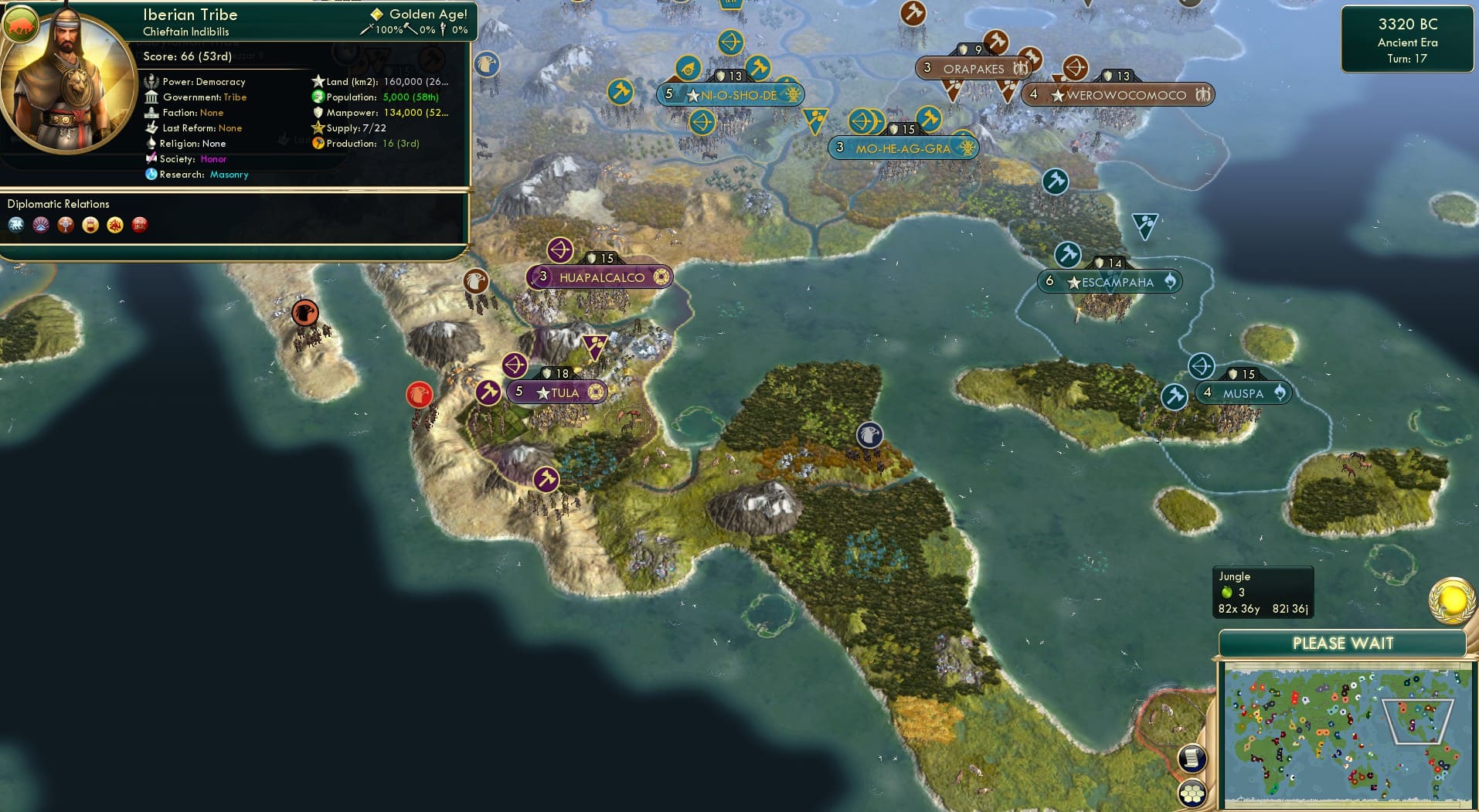The image size is (1479, 812).
Task: Open the first Diplomatic Relations civilization icon
Action: coord(17,226)
